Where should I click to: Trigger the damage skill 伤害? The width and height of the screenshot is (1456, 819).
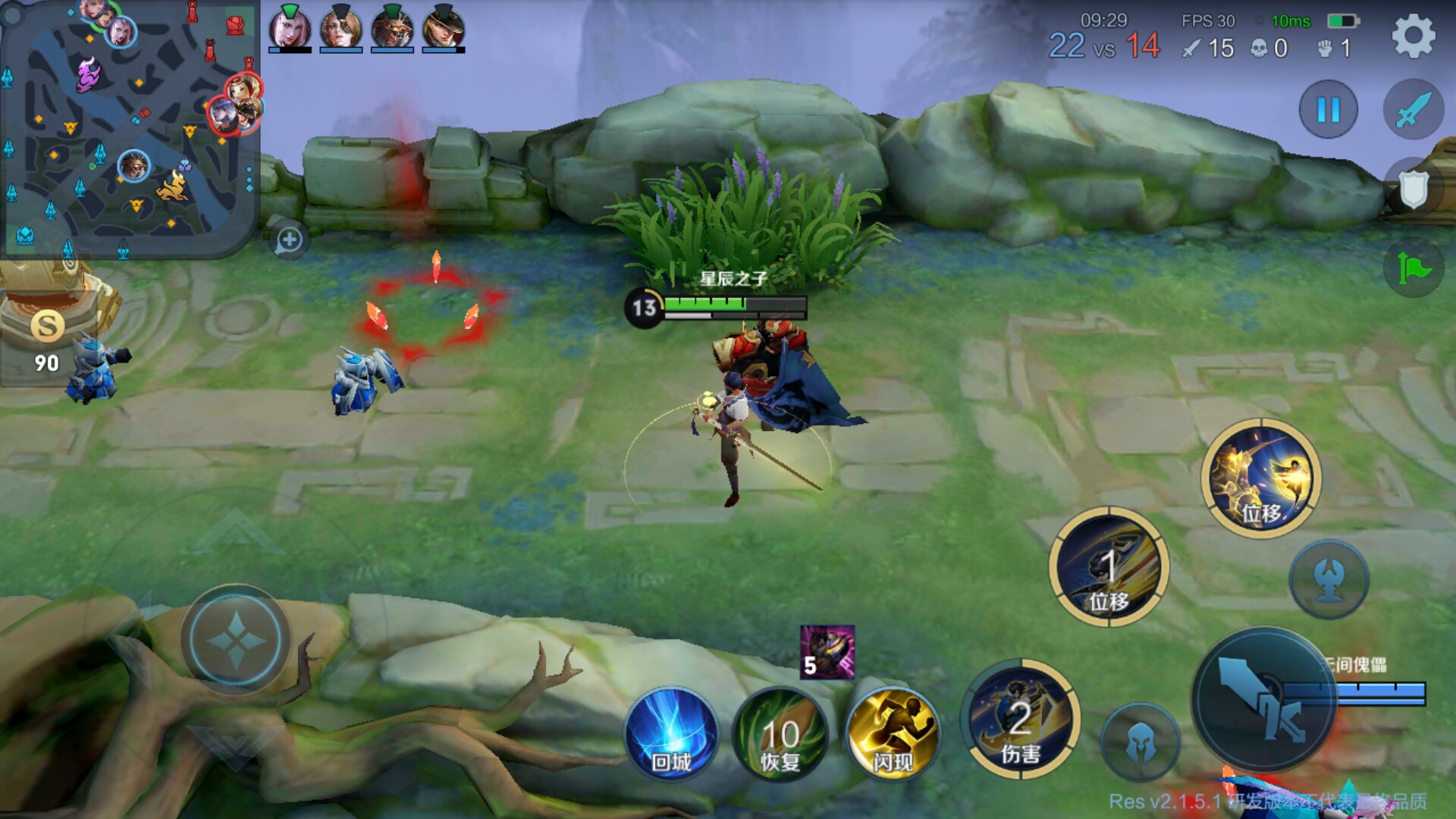coord(1021,719)
